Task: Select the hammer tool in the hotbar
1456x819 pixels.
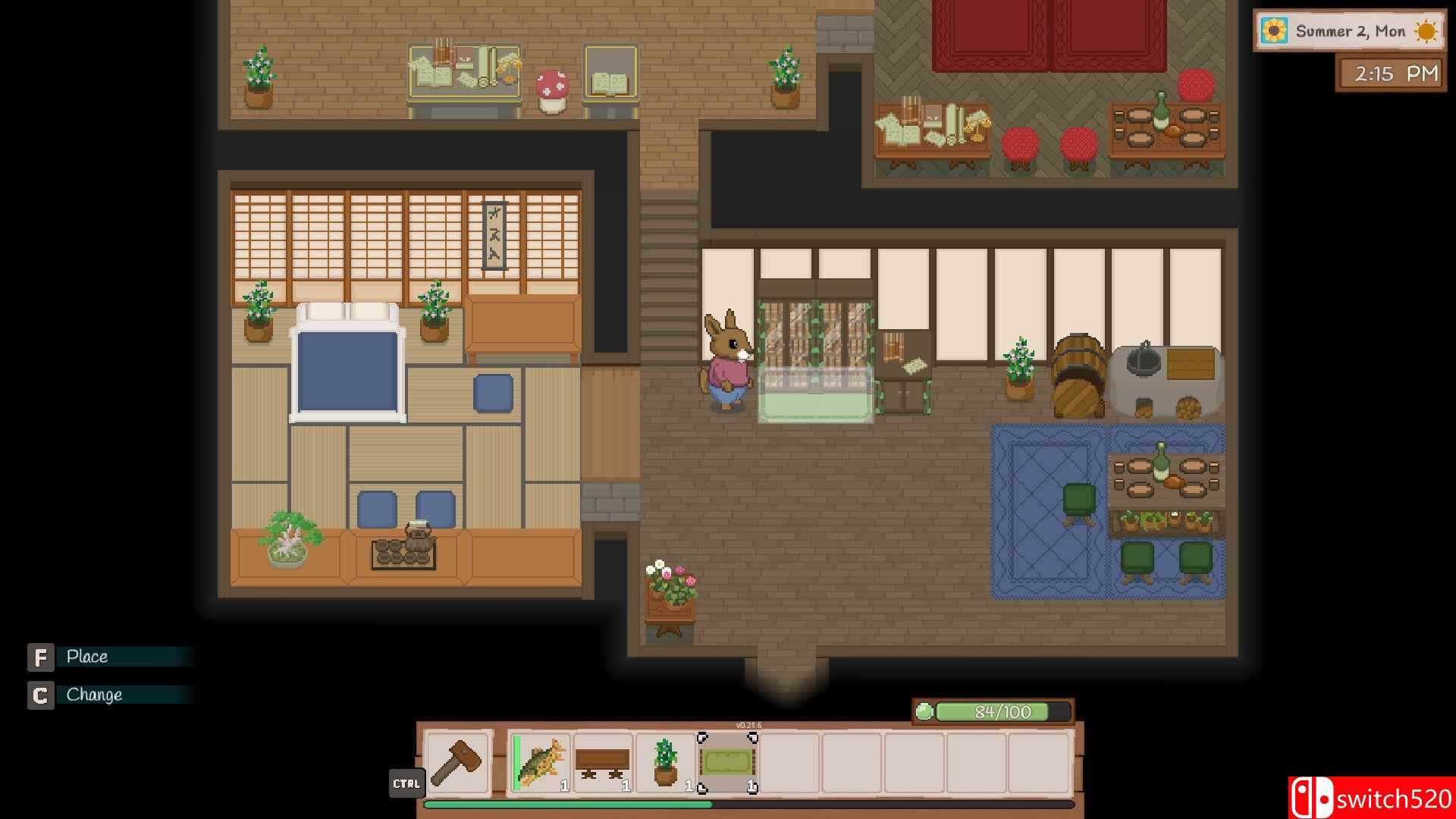Action: 457,764
